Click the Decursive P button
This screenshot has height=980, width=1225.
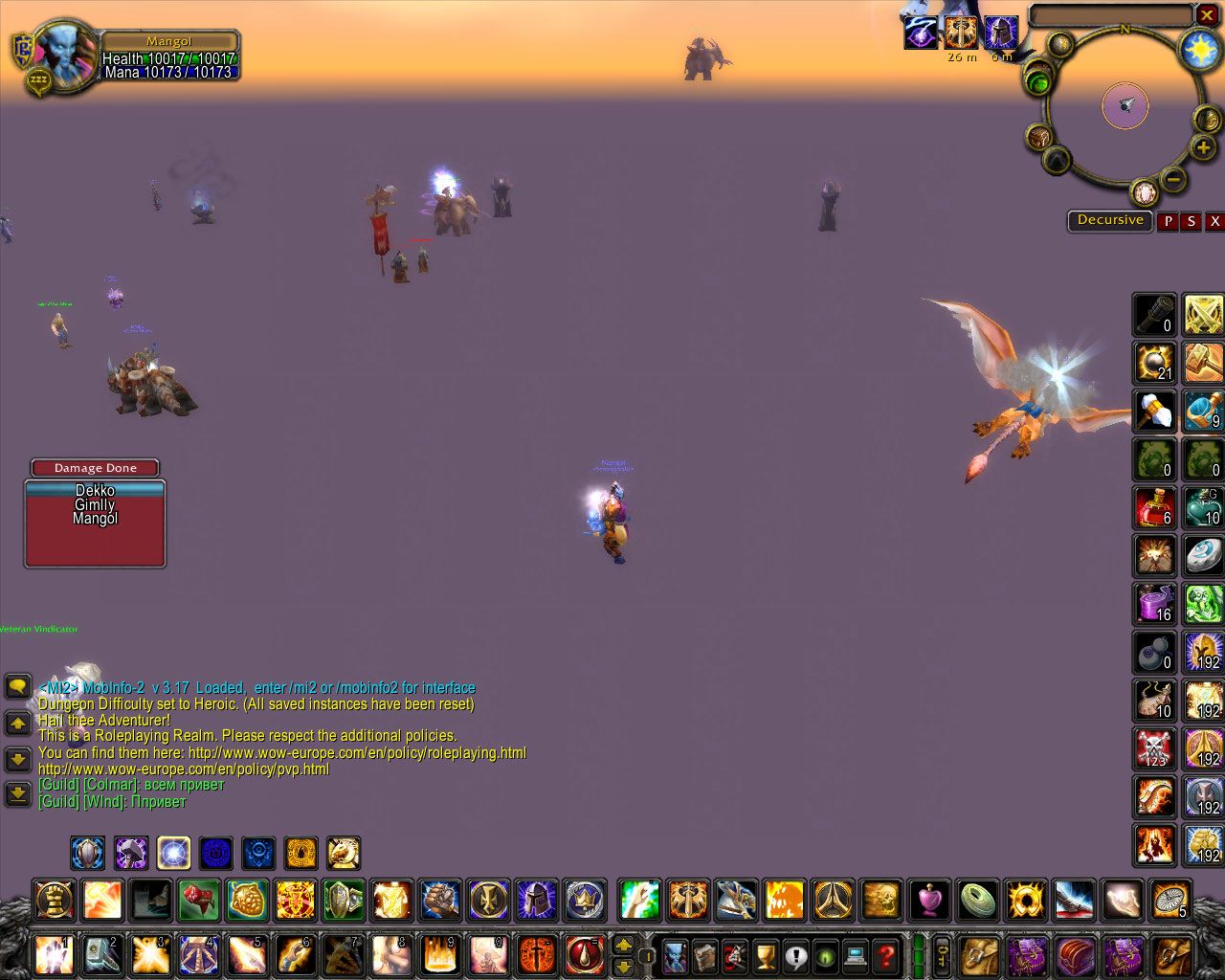pyautogui.click(x=1168, y=221)
